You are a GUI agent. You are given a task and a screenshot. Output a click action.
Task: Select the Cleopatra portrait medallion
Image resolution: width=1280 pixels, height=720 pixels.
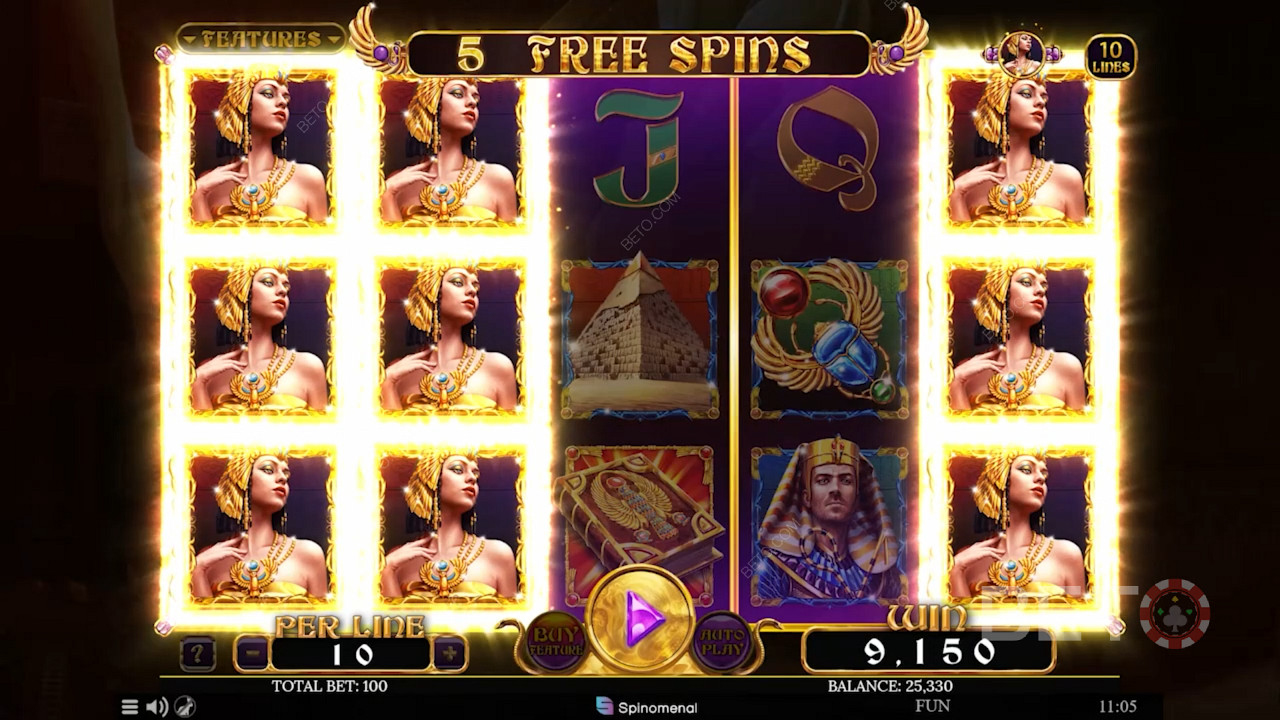(1022, 53)
